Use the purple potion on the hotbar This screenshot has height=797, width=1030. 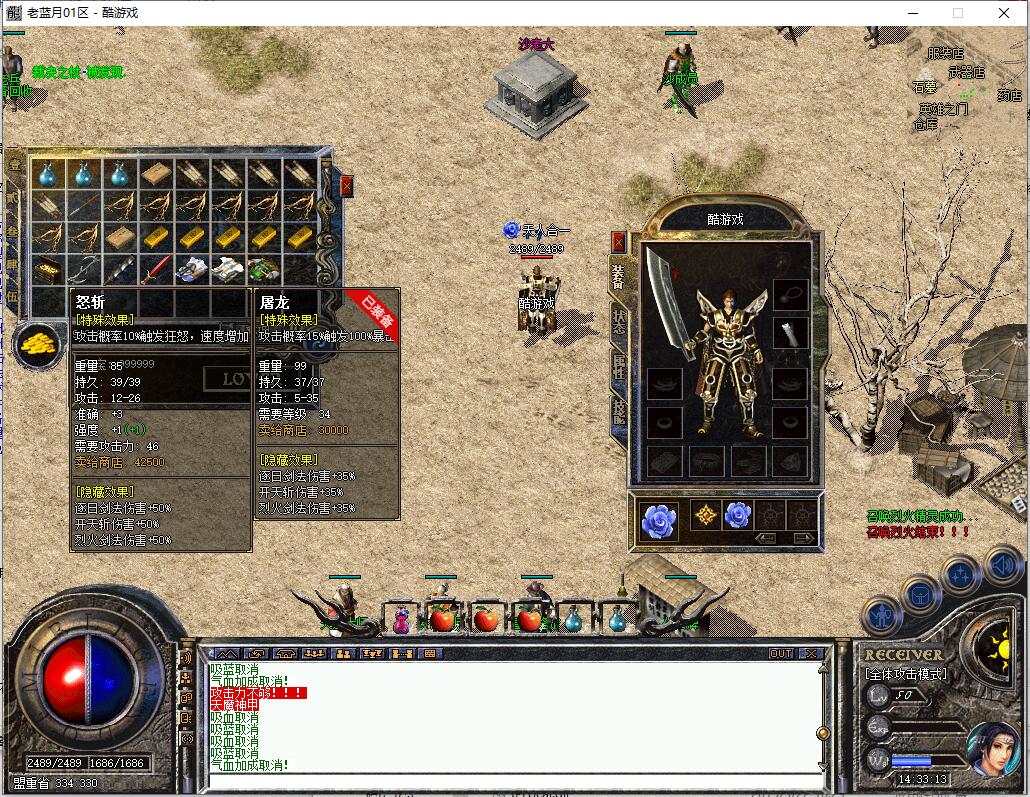(x=401, y=621)
